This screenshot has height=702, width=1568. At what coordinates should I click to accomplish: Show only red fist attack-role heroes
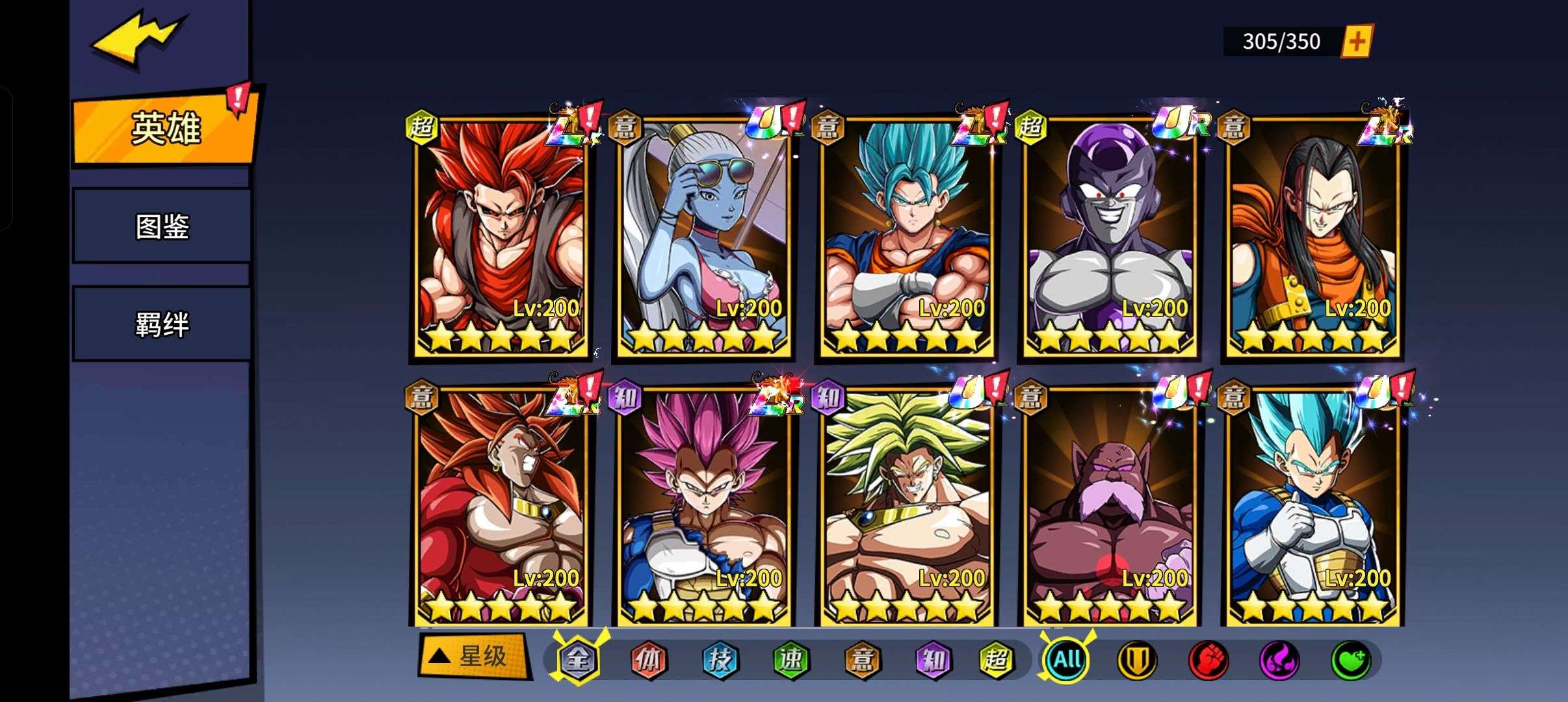click(1208, 660)
